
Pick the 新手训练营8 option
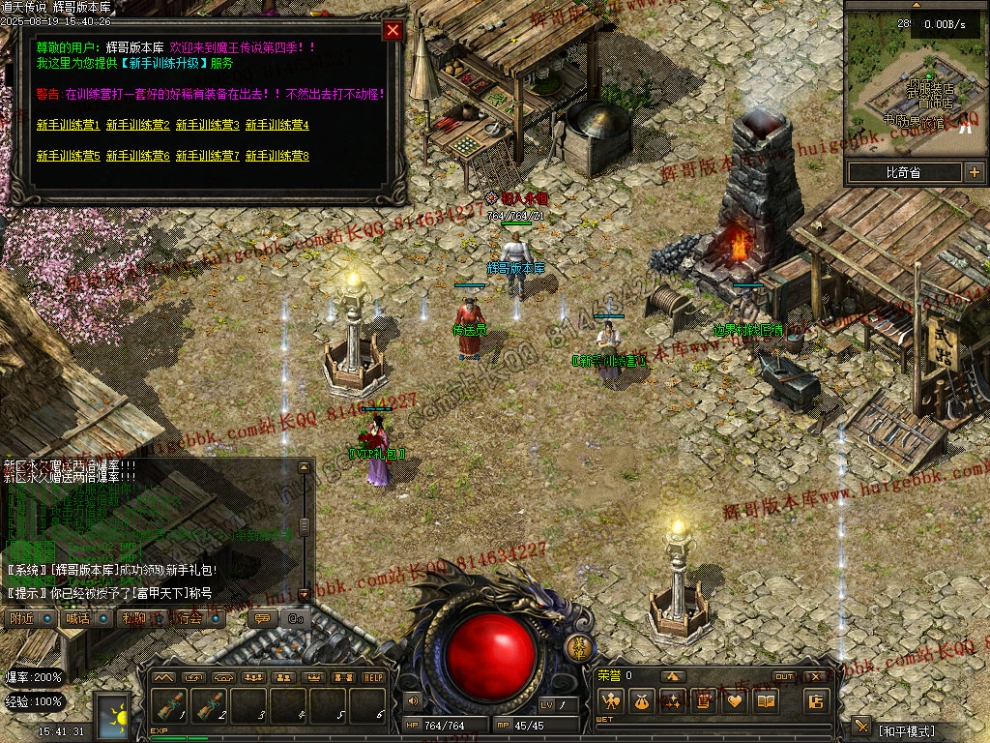277,156
